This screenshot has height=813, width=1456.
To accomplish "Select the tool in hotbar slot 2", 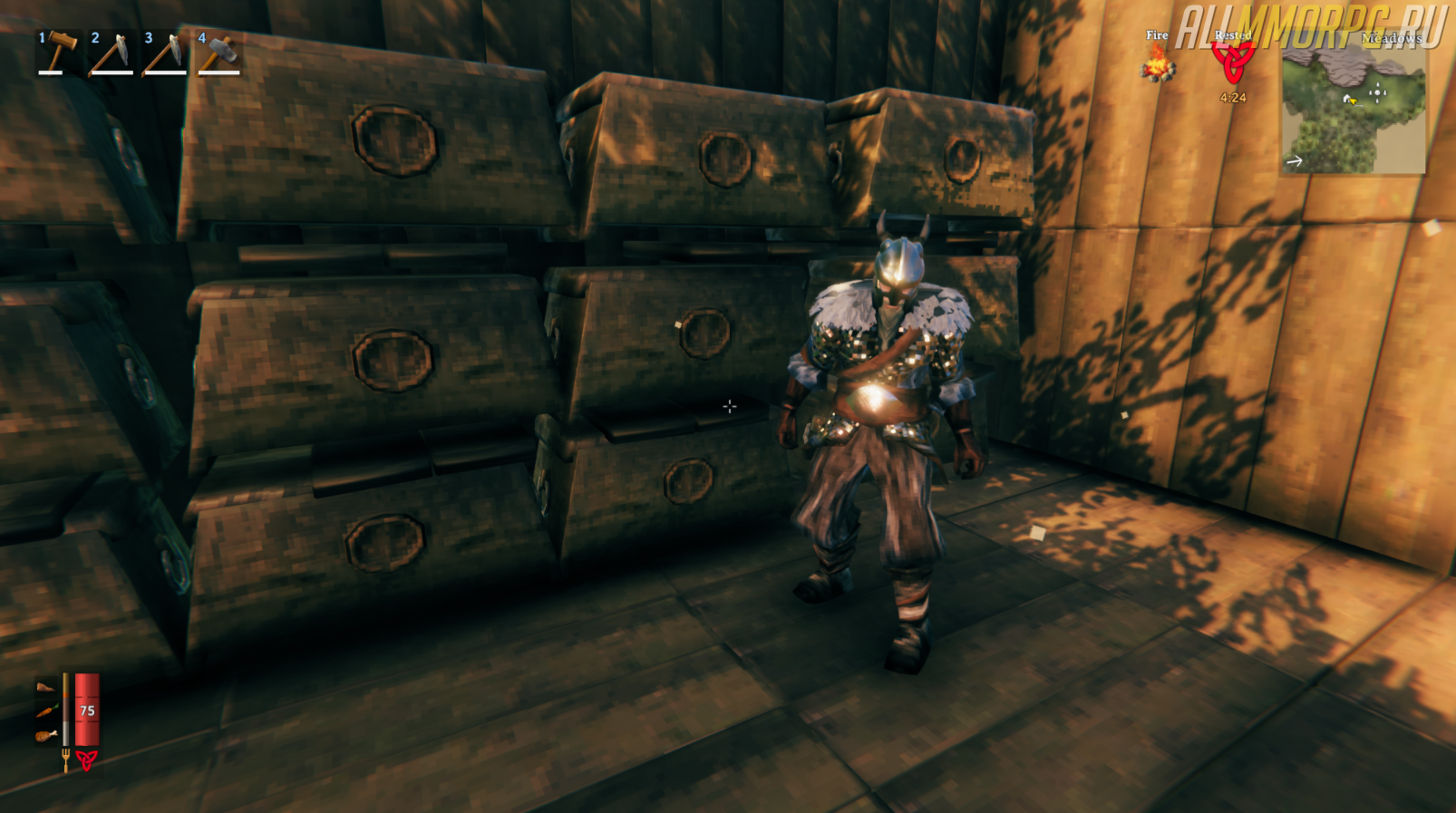I will coord(111,53).
